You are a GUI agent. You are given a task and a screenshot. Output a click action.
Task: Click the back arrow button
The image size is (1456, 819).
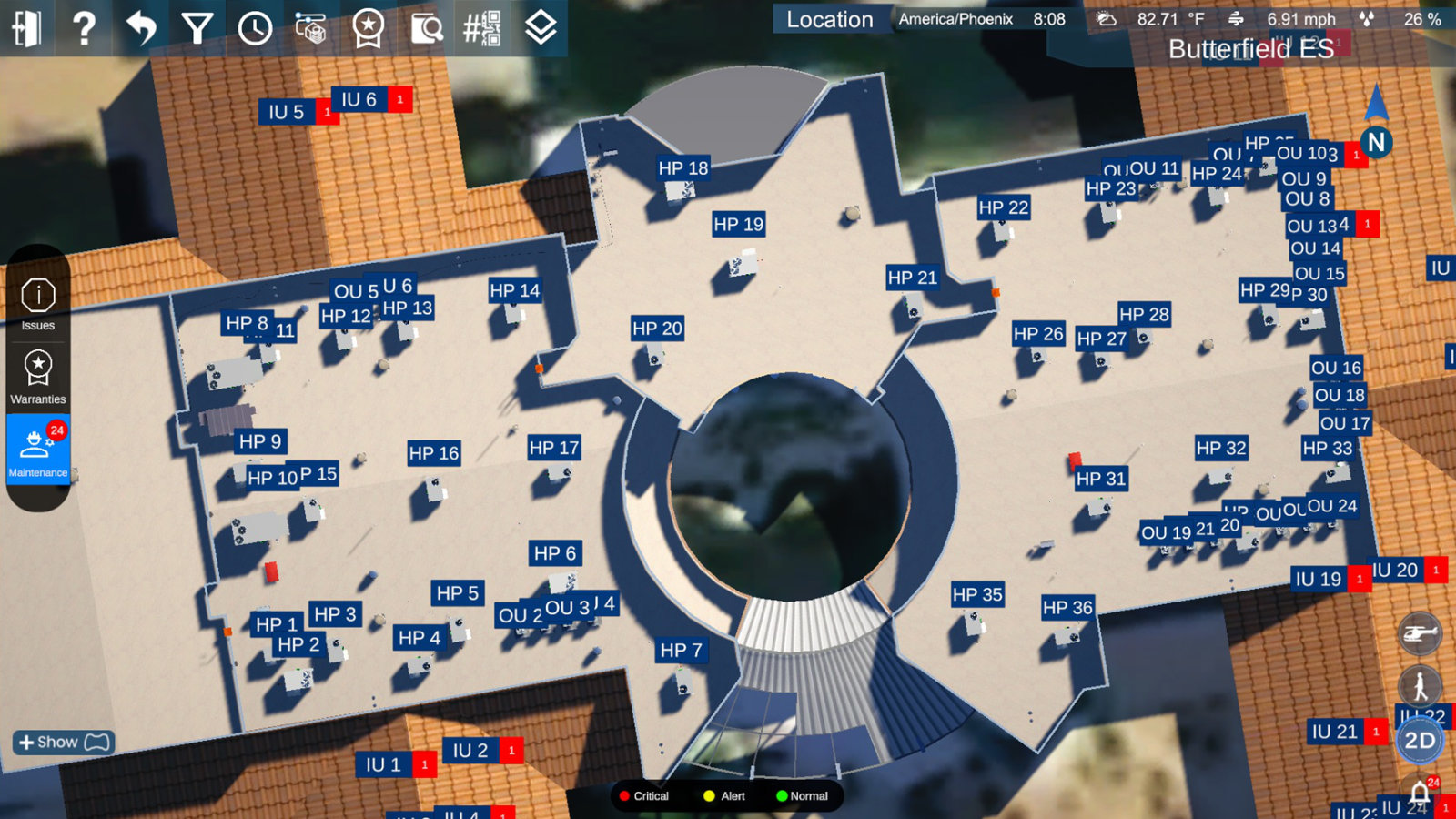(141, 28)
